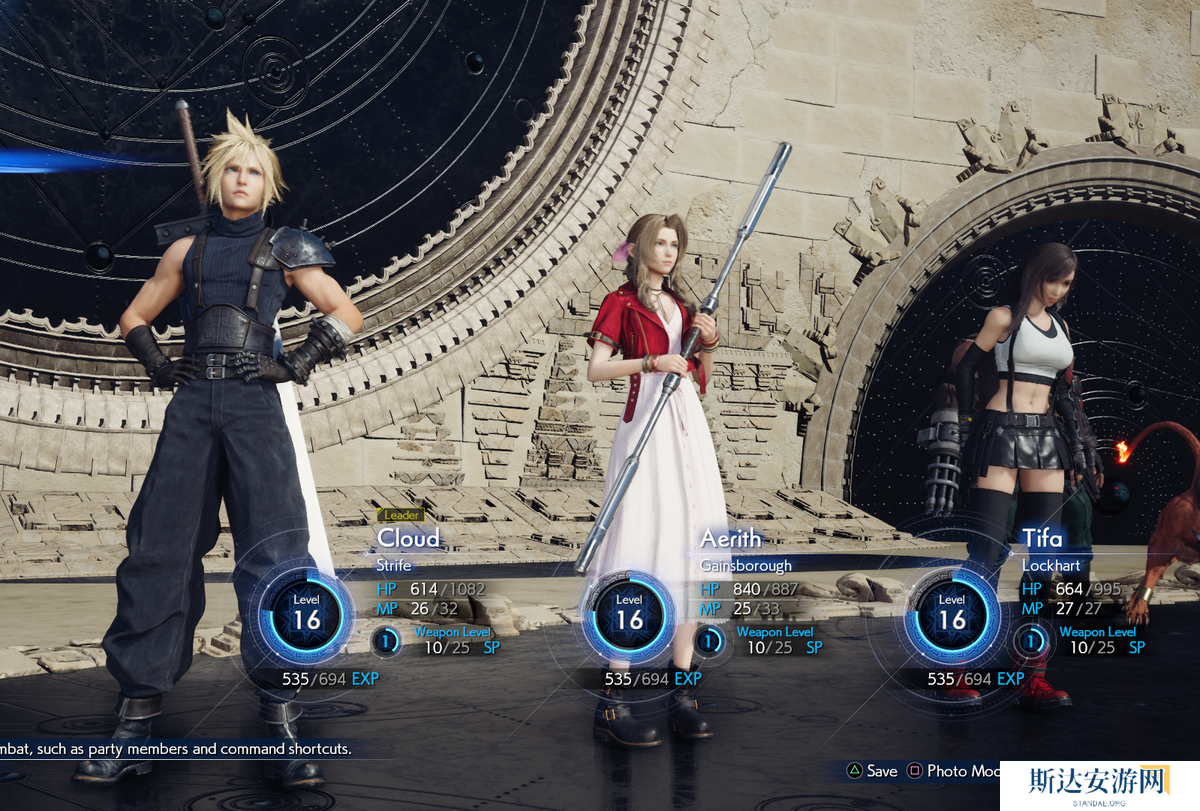Show Aerith's Weapon Level icon
This screenshot has width=1200, height=811.
point(709,640)
